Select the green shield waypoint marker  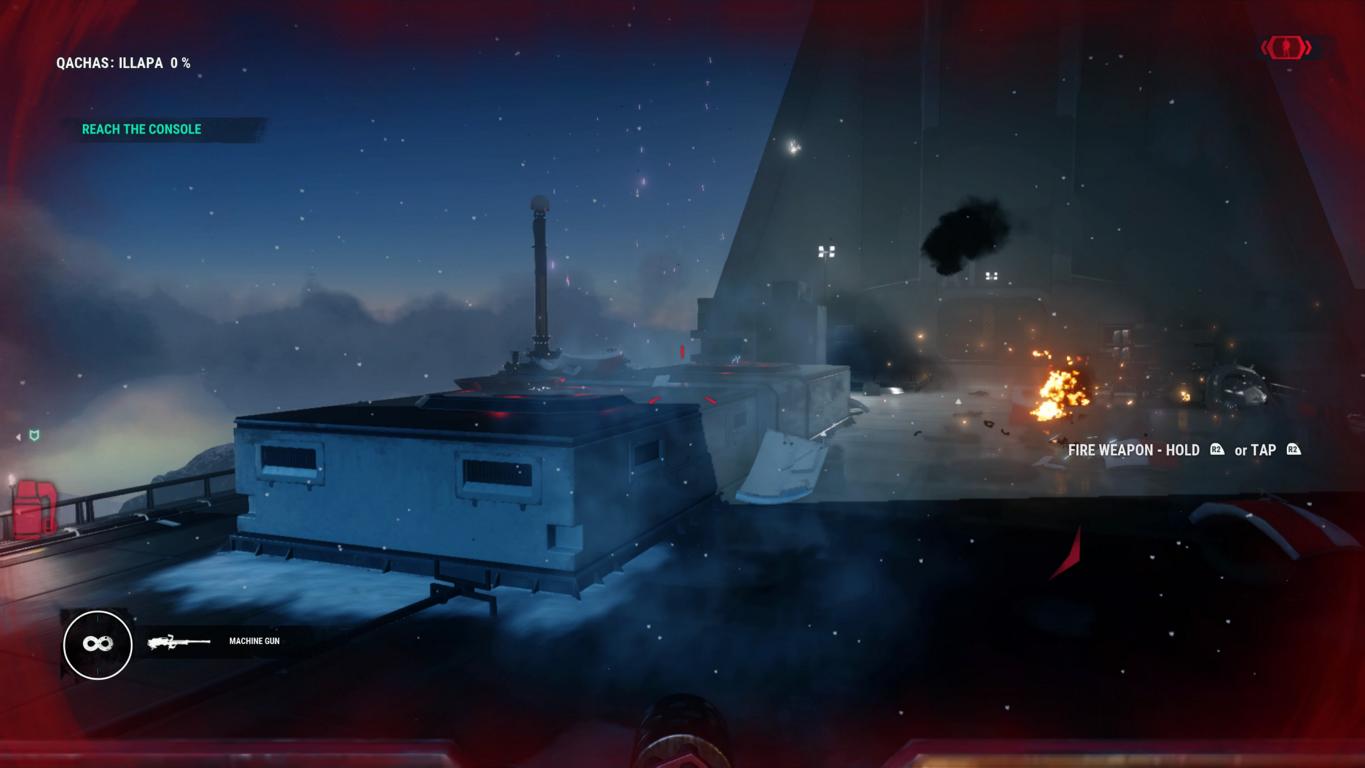(x=35, y=435)
